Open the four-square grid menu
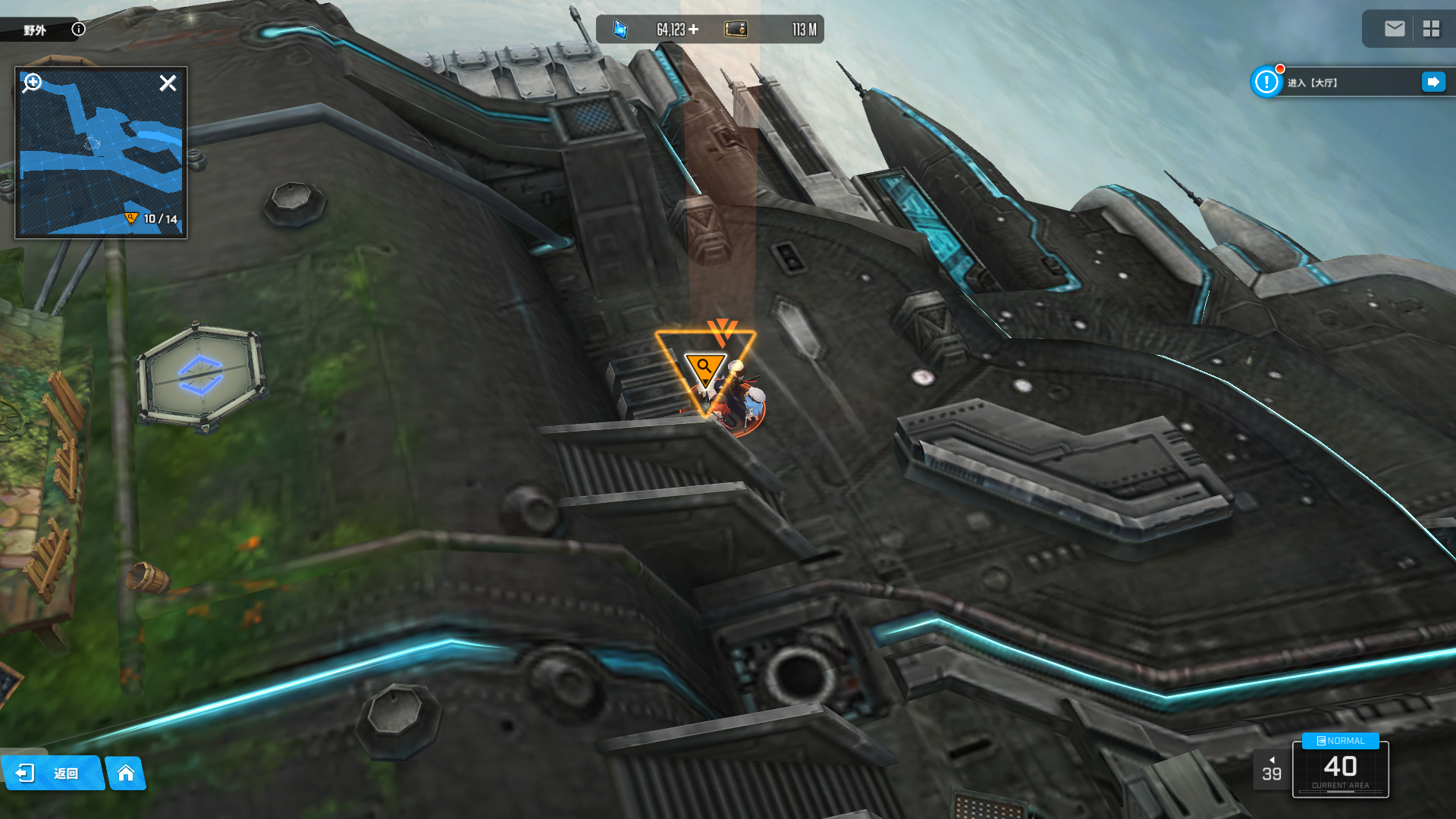 tap(1431, 29)
